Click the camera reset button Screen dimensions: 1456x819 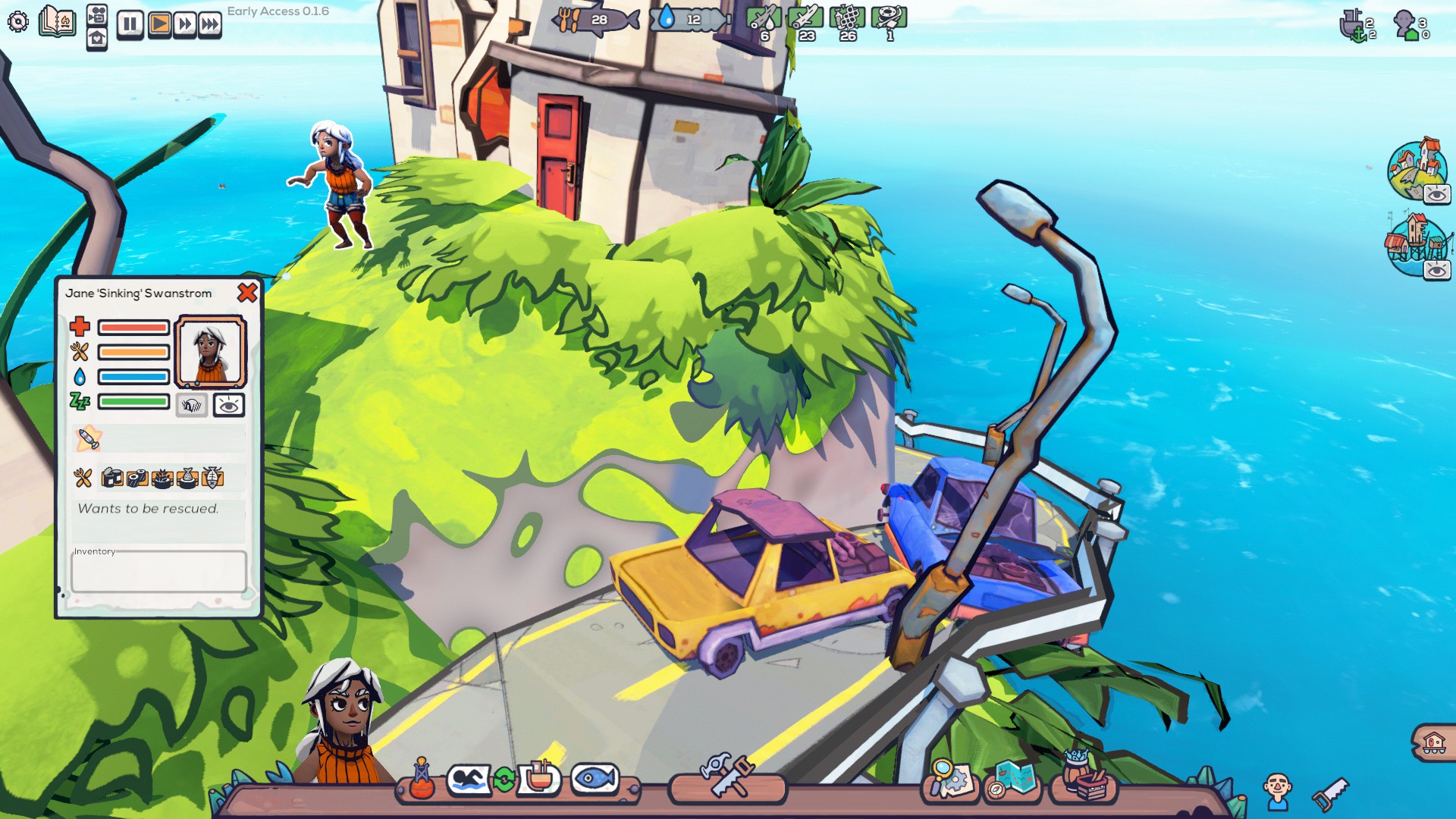click(97, 14)
